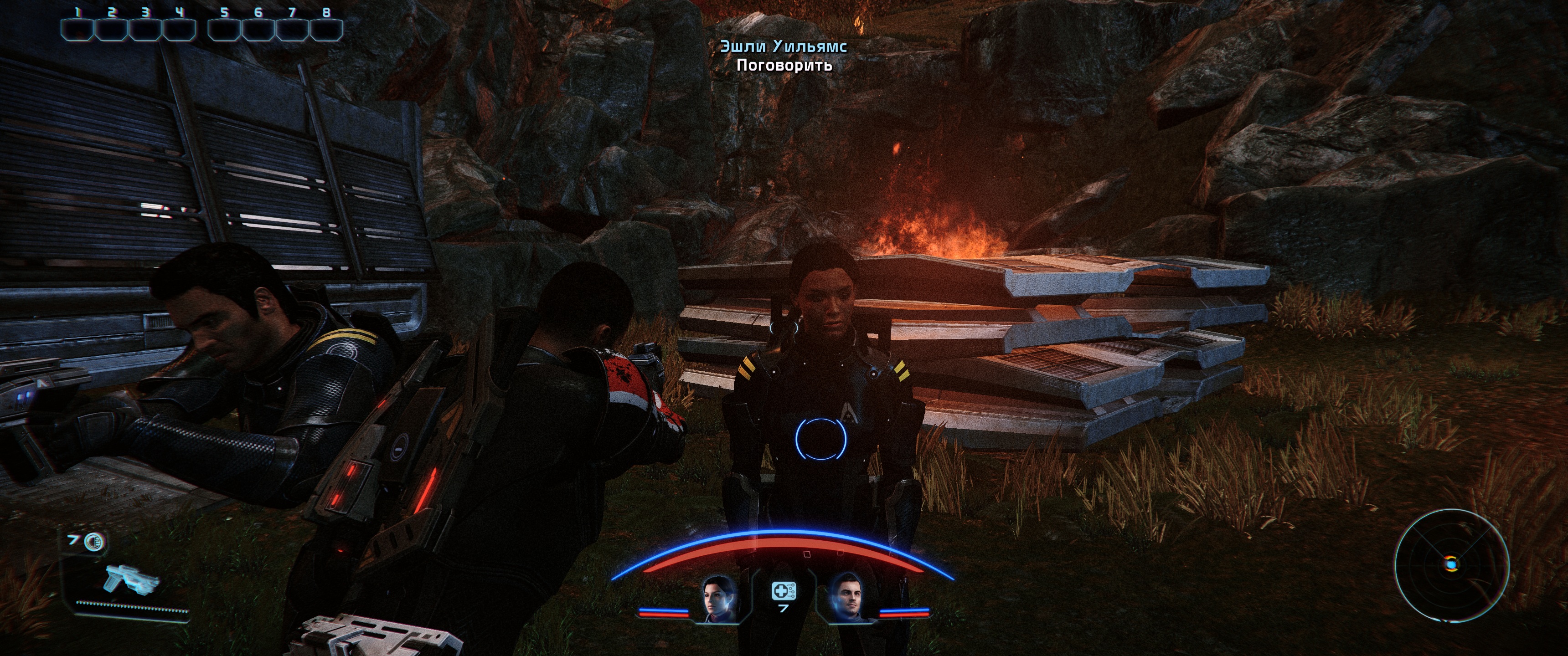Choose the Поговорить prompt for Ashley Williams
This screenshot has width=1568, height=656.
(784, 65)
